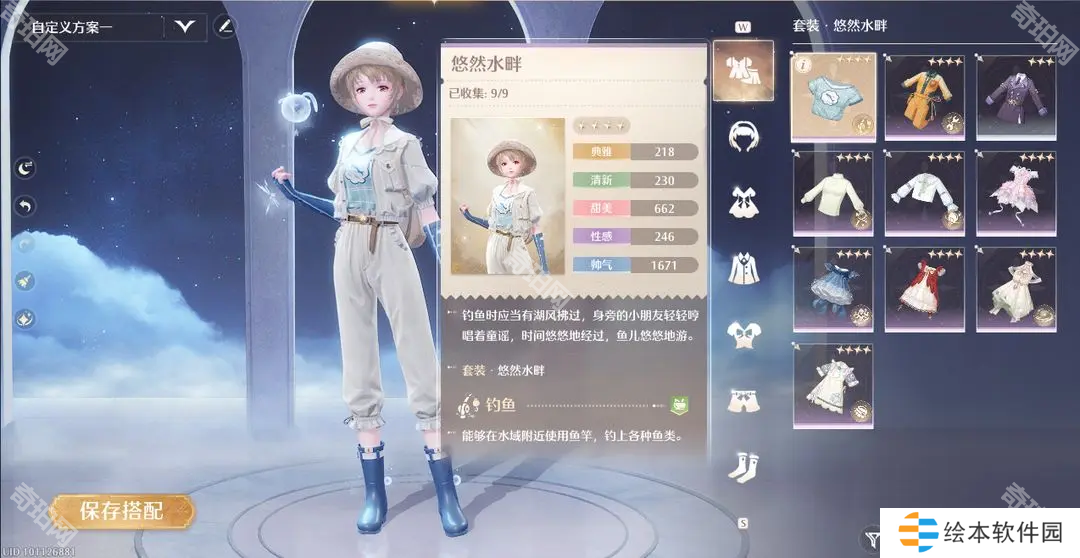Switch to the coat/jacket category tab
The height and width of the screenshot is (558, 1080).
pyautogui.click(x=742, y=267)
